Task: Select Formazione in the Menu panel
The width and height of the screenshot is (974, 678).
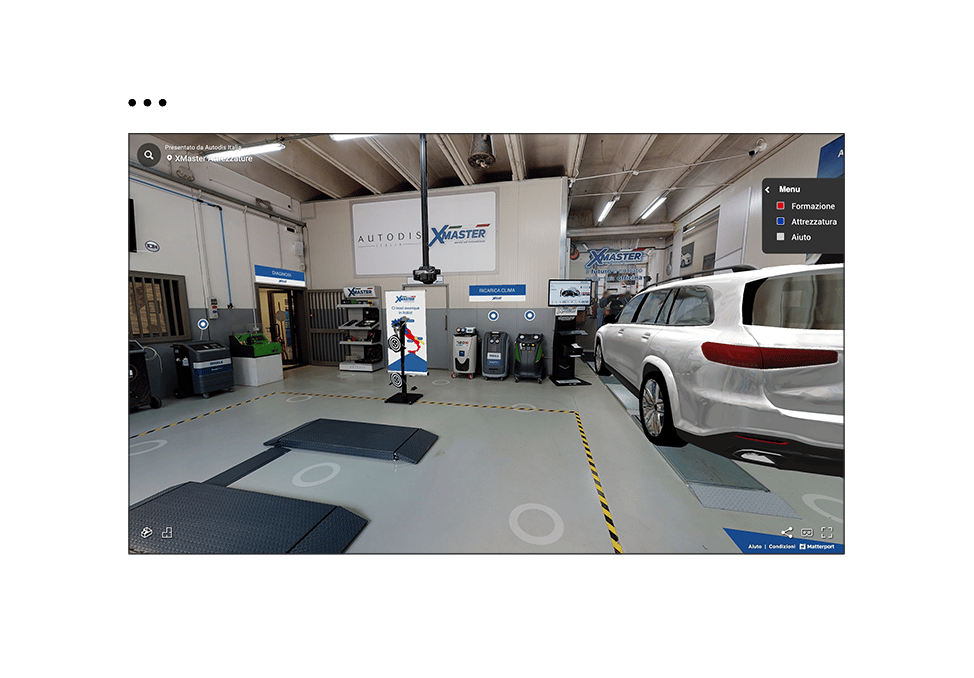Action: 812,206
